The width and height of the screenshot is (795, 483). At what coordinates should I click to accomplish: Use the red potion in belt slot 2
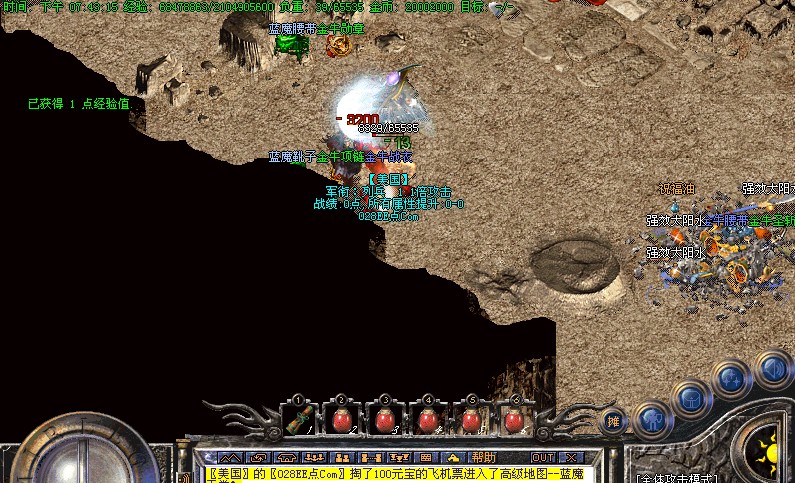(341, 421)
